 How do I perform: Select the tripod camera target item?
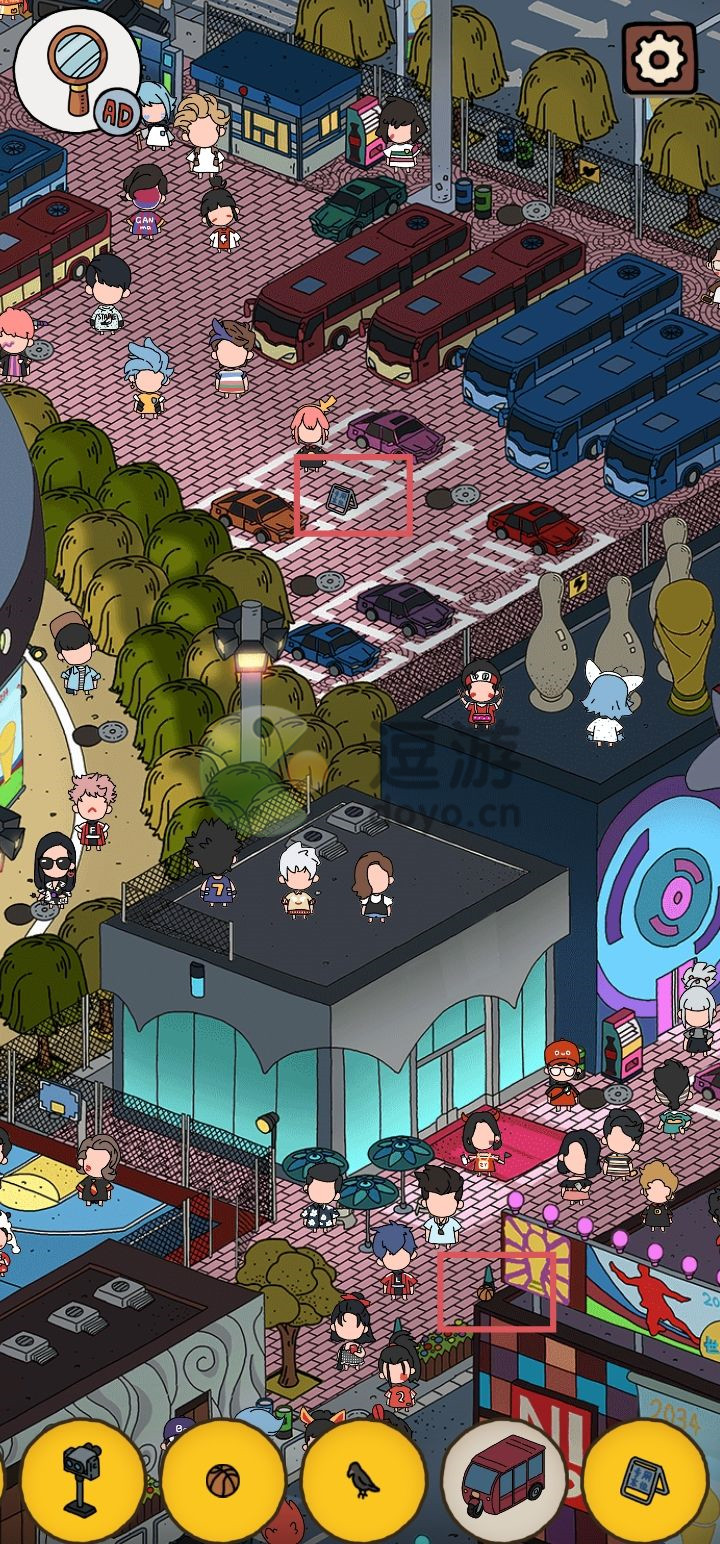(x=82, y=1478)
